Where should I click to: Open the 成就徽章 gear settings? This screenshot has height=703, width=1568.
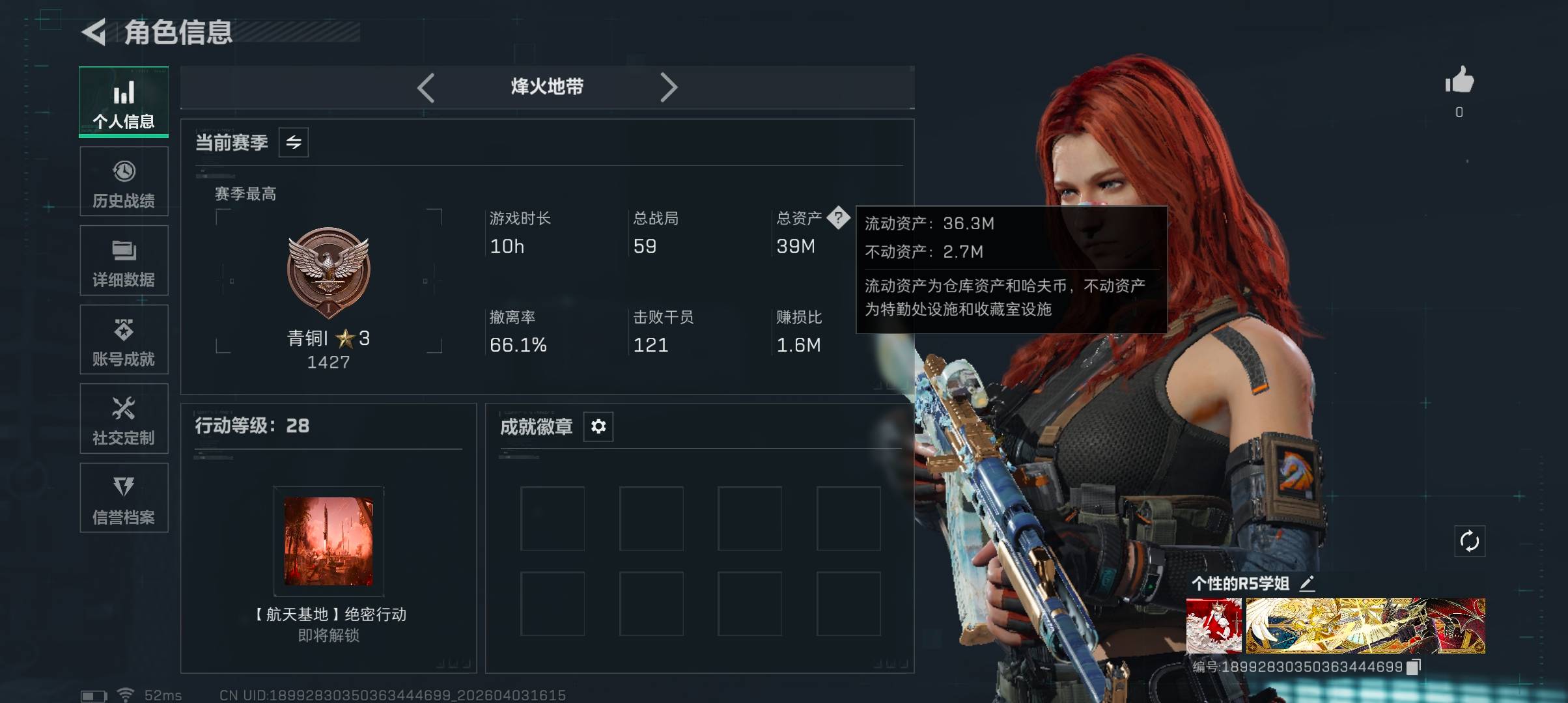(598, 426)
